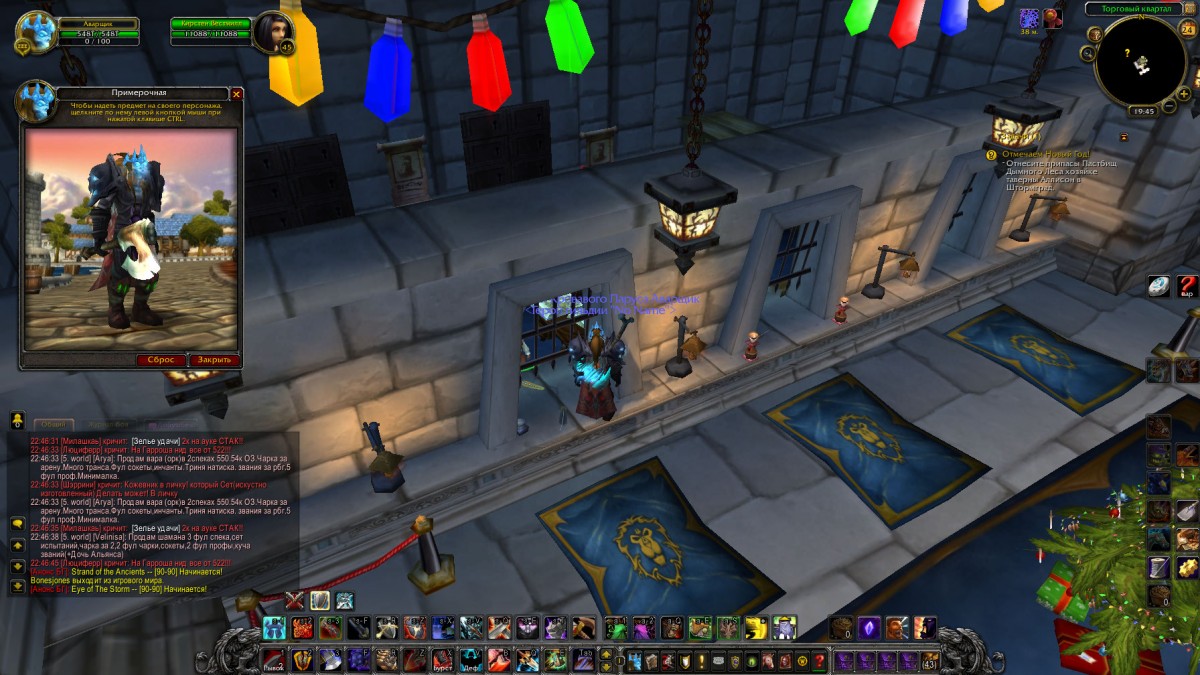Image resolution: width=1200 pixels, height=675 pixels.
Task: Open the backpack with 43 free slots
Action: tap(930, 661)
